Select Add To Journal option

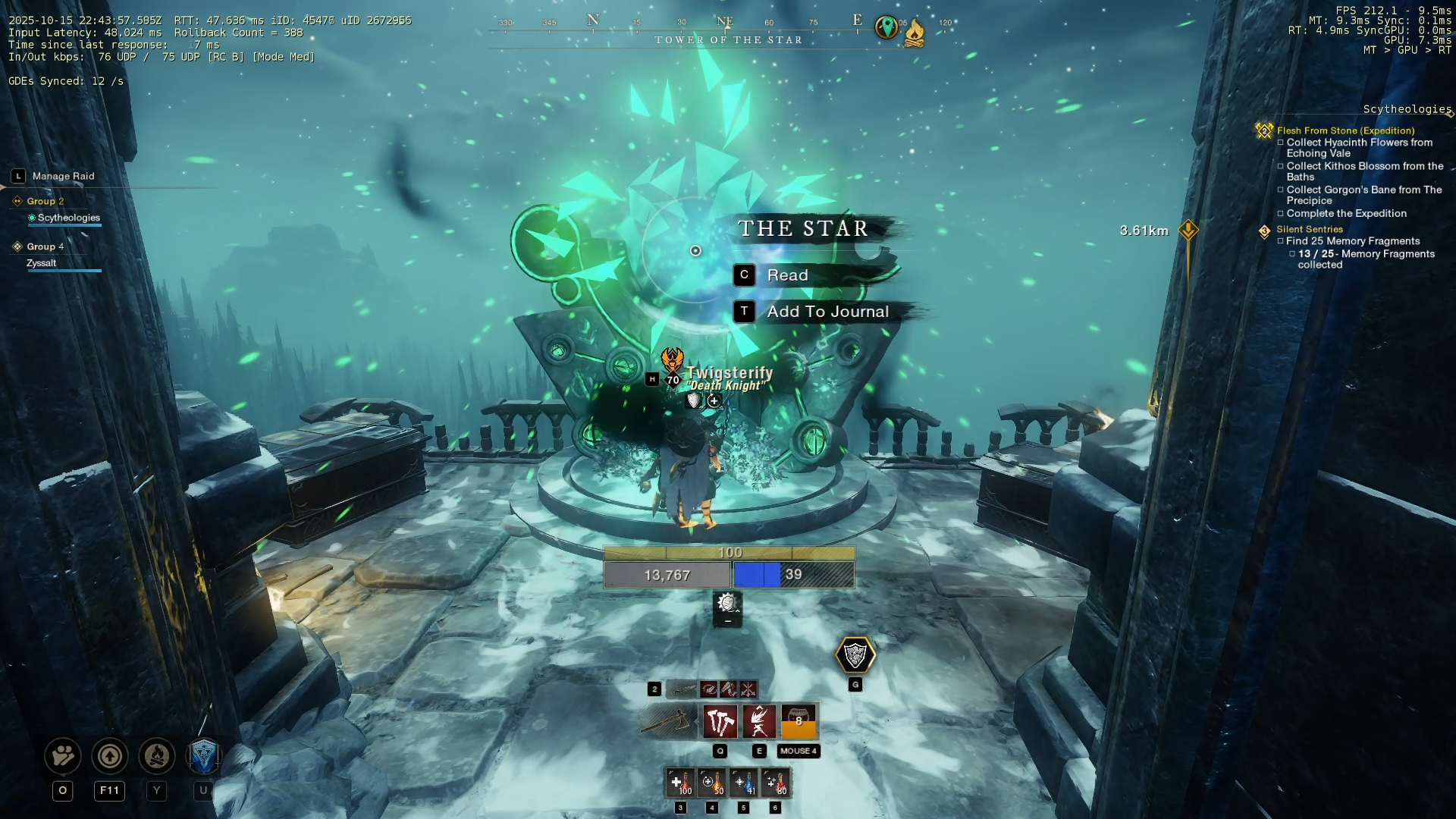coord(827,312)
